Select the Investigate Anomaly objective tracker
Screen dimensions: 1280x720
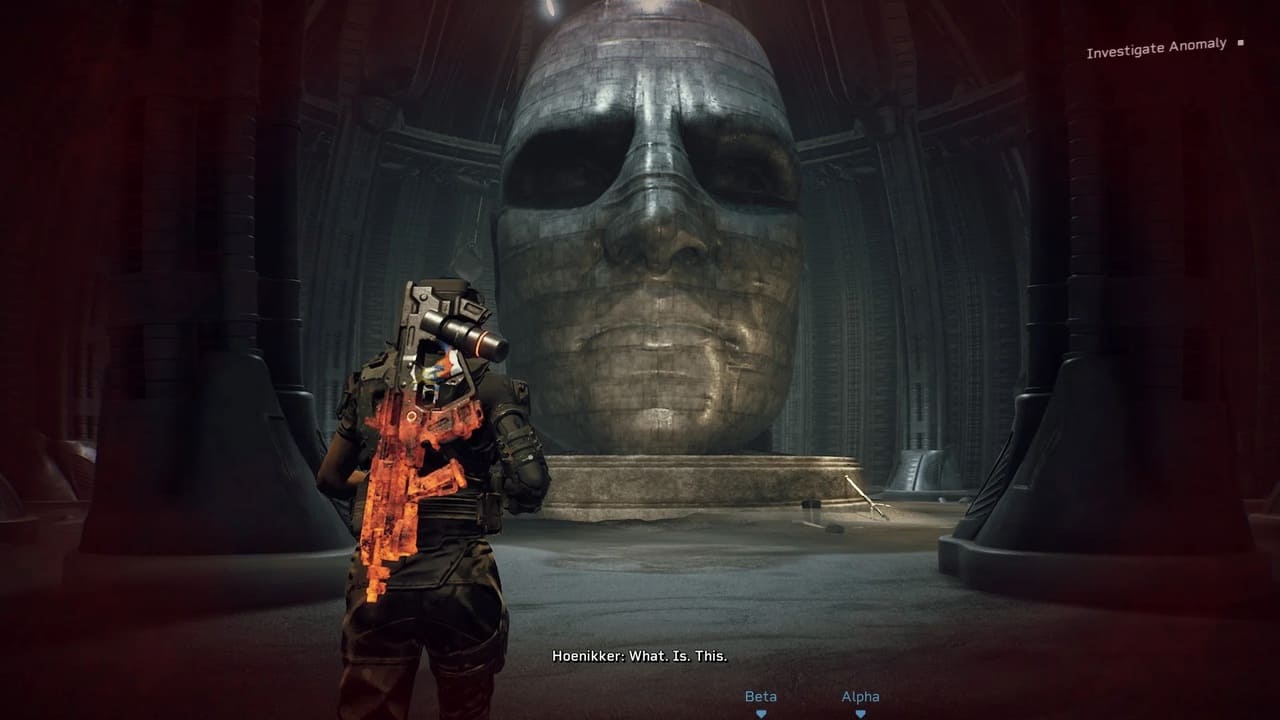tap(1156, 49)
